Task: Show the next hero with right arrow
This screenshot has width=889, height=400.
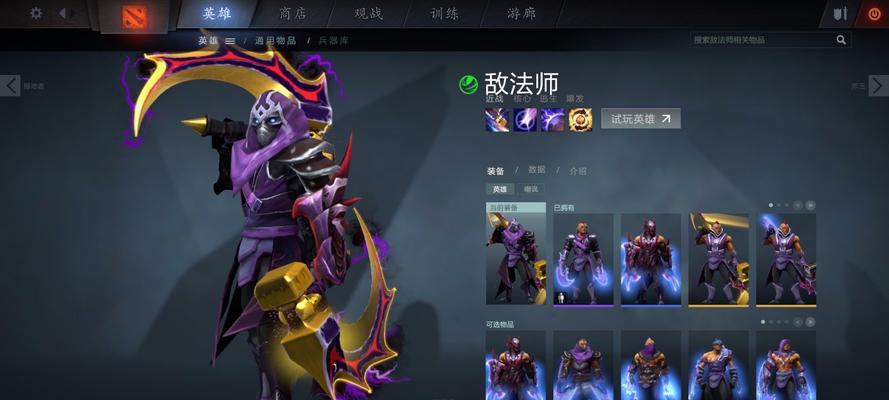Action: pyautogui.click(x=877, y=86)
